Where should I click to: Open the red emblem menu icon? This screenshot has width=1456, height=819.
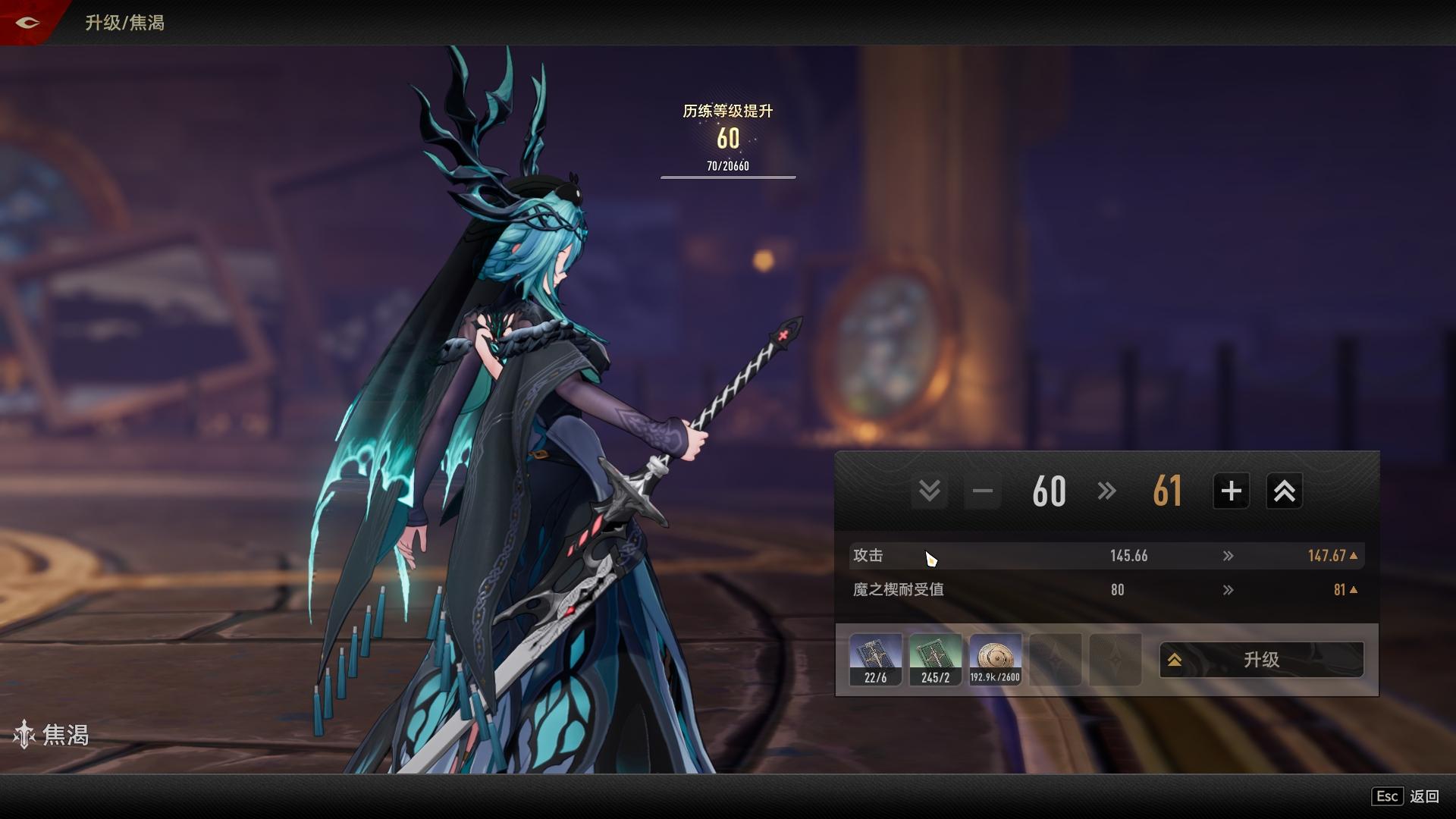tap(27, 23)
